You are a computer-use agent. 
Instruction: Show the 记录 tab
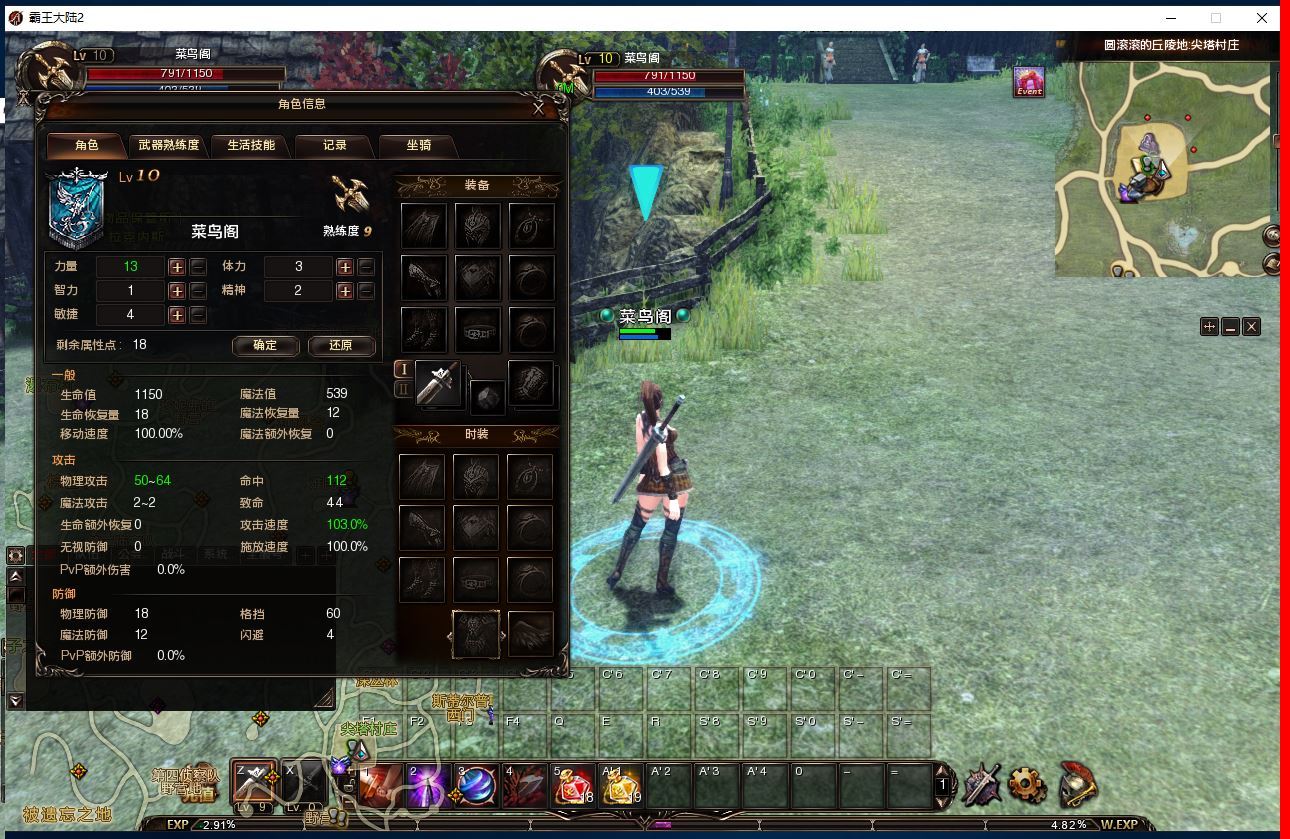click(334, 146)
